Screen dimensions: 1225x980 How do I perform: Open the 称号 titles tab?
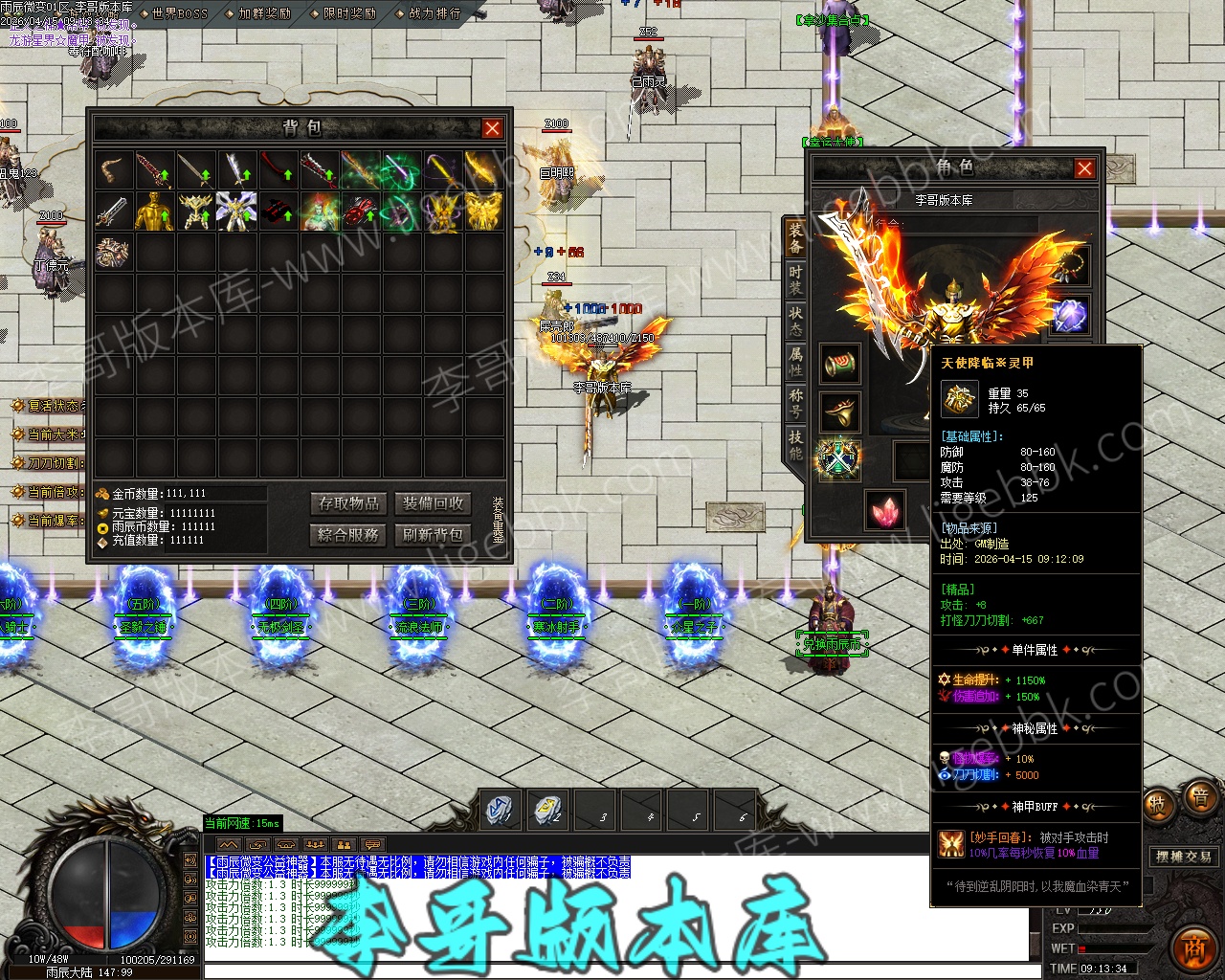(795, 402)
